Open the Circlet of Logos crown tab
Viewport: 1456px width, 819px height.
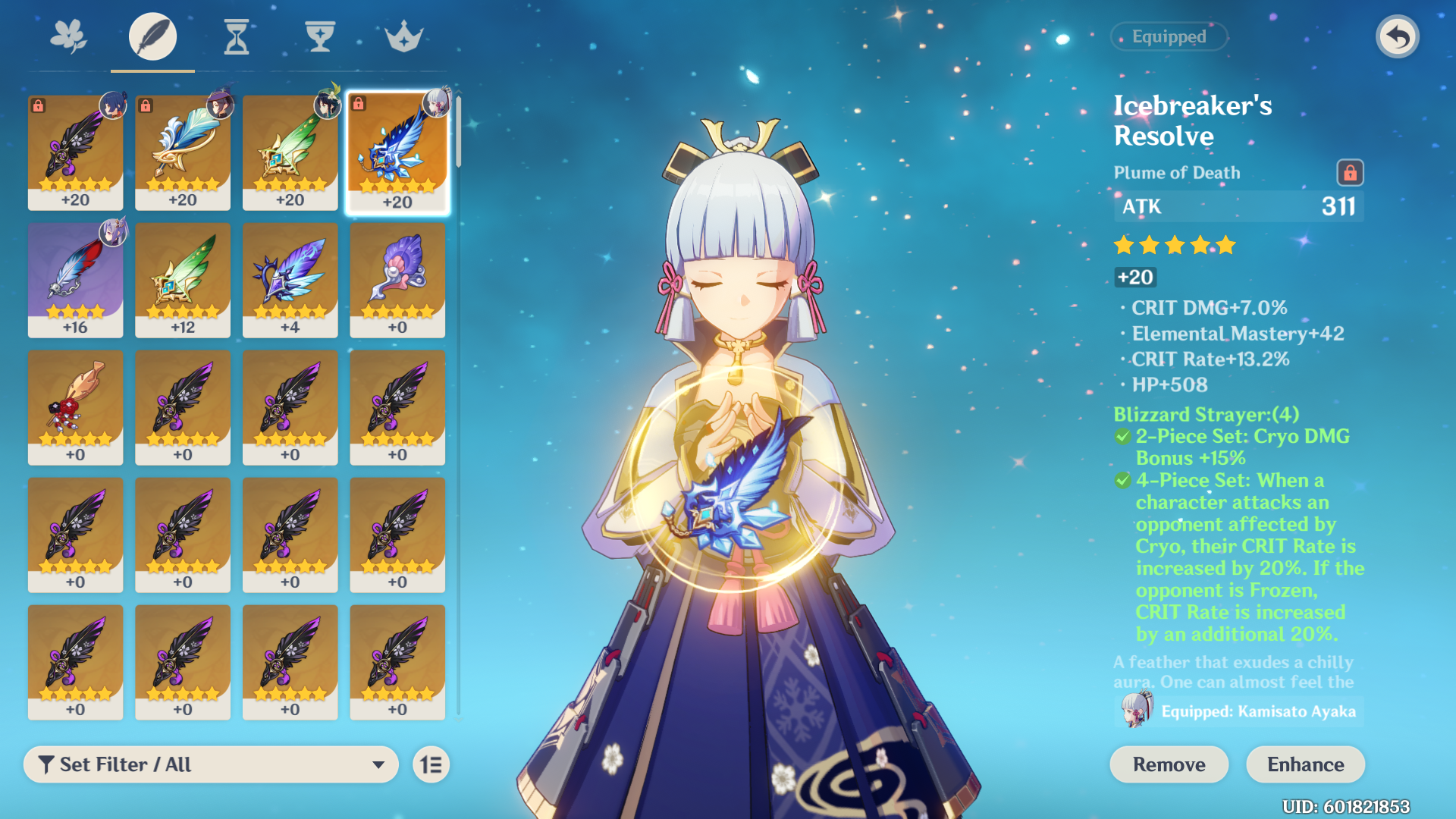point(403,36)
